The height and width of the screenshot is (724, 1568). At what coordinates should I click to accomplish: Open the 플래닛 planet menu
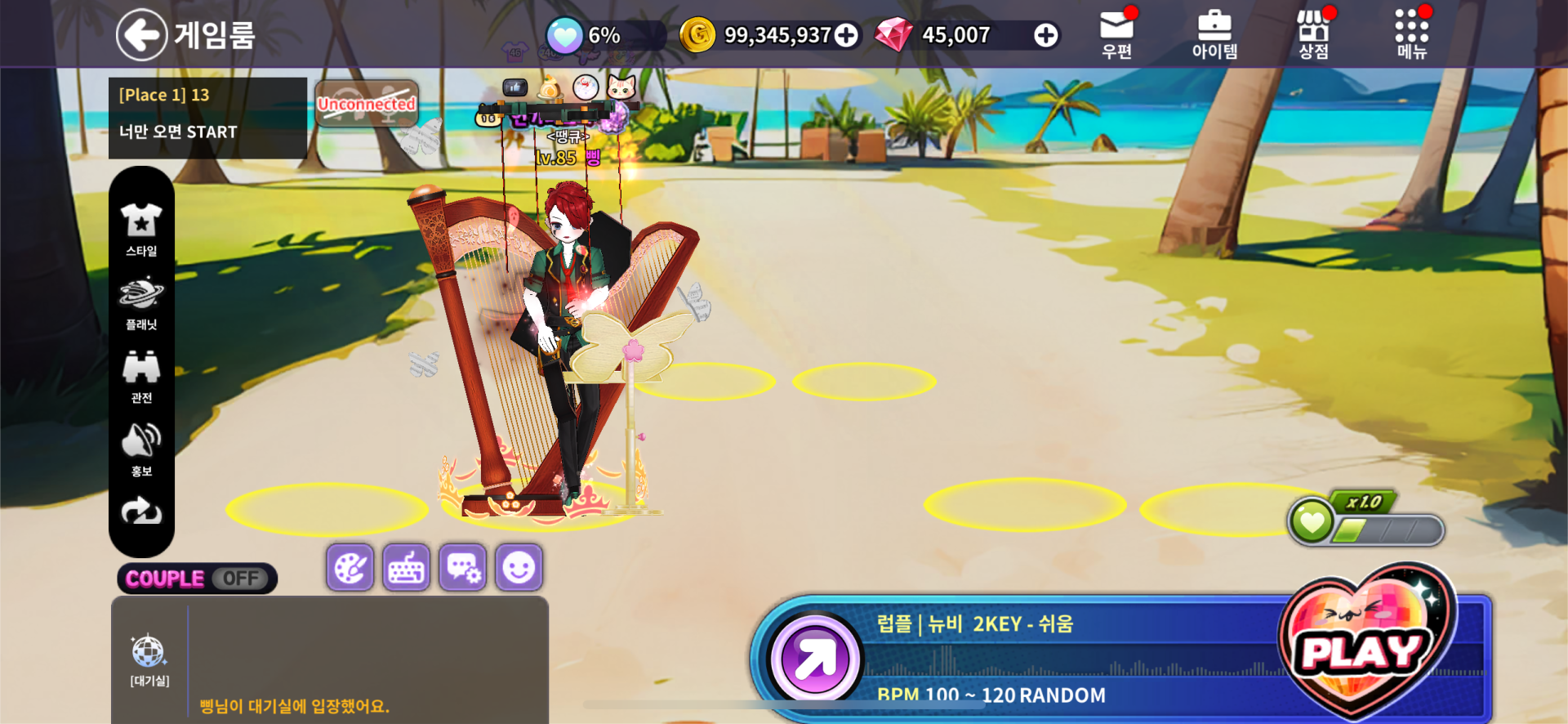click(141, 302)
